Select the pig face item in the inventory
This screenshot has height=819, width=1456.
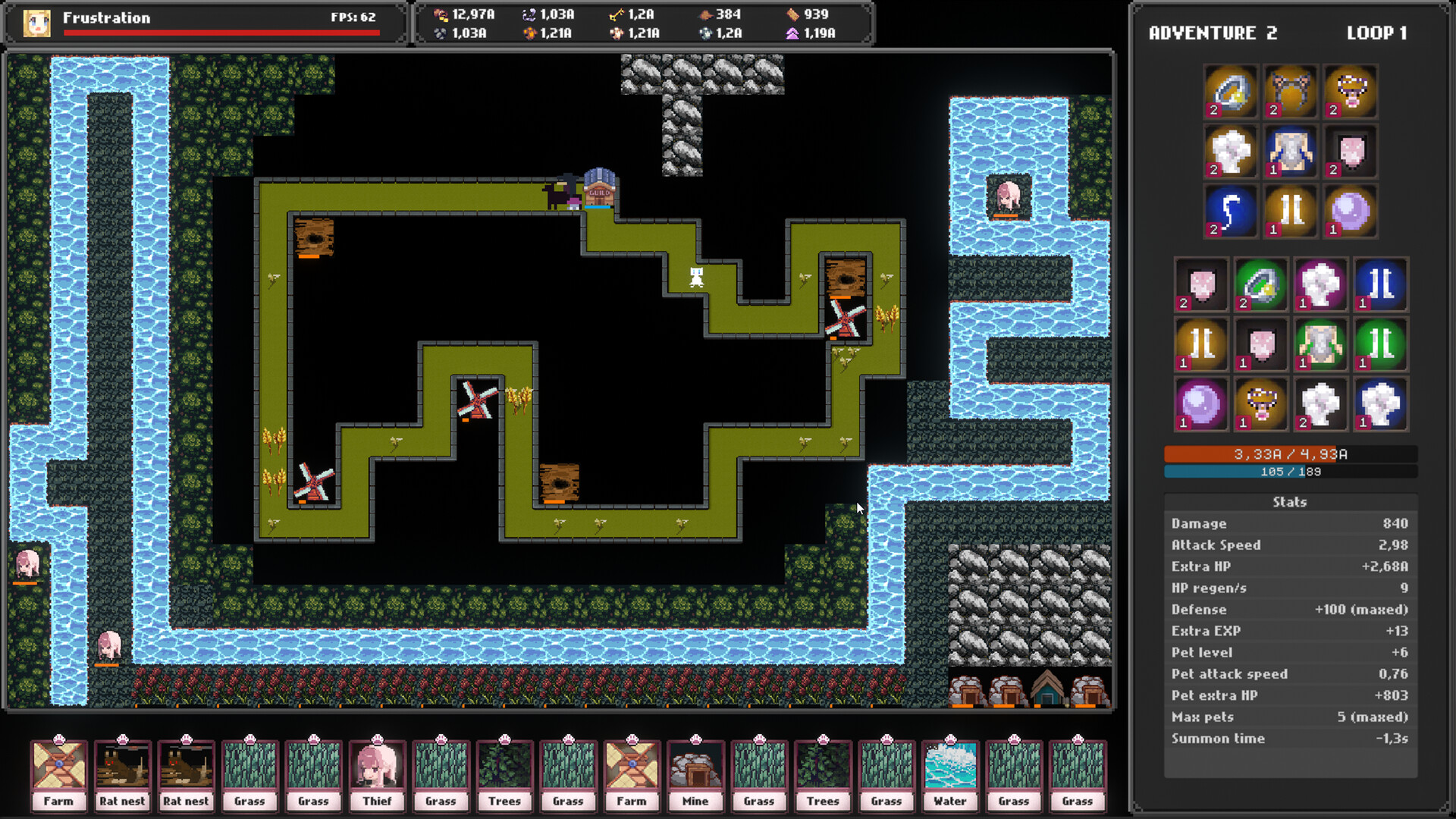click(1200, 284)
